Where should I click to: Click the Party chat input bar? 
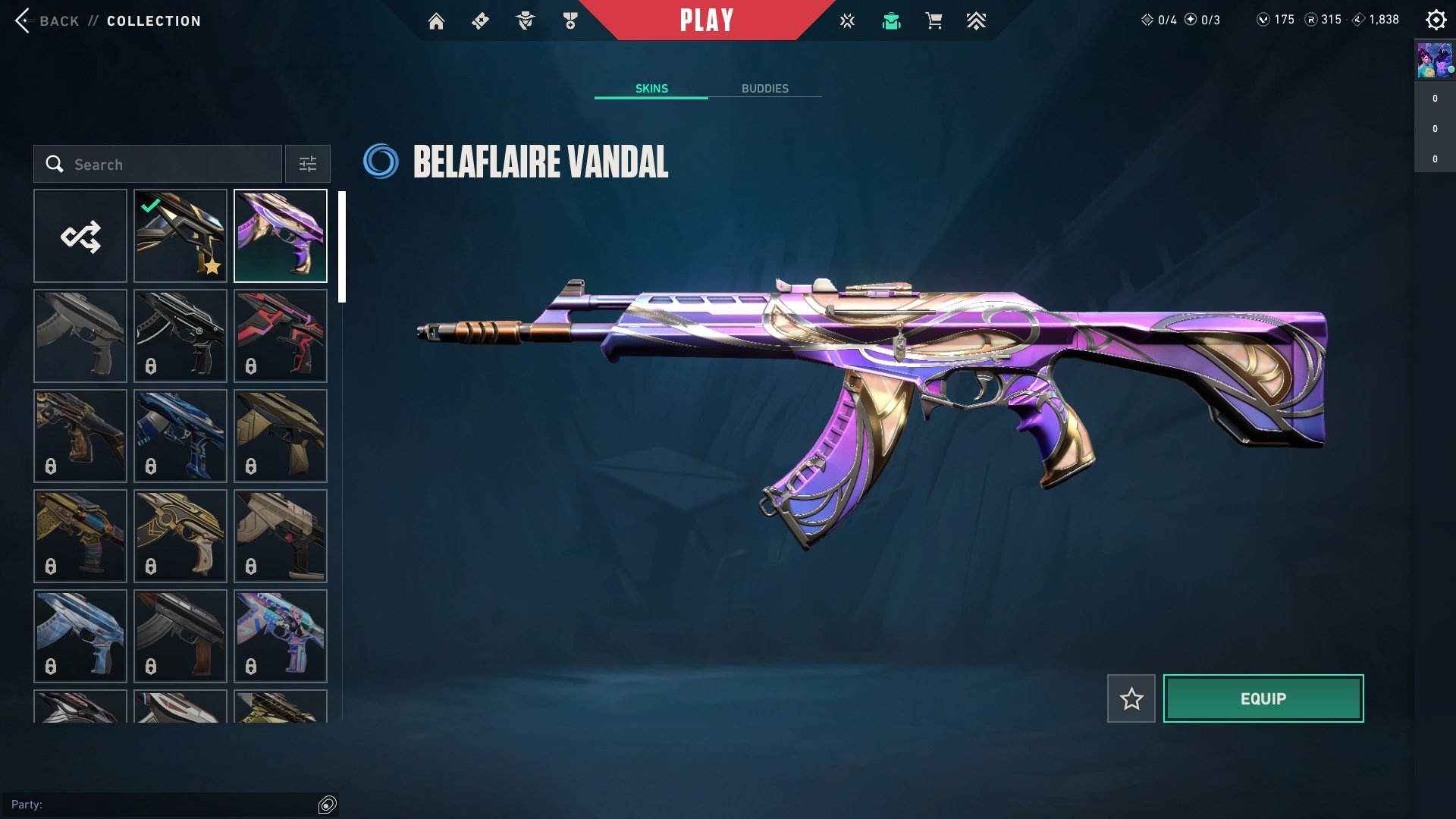click(159, 805)
